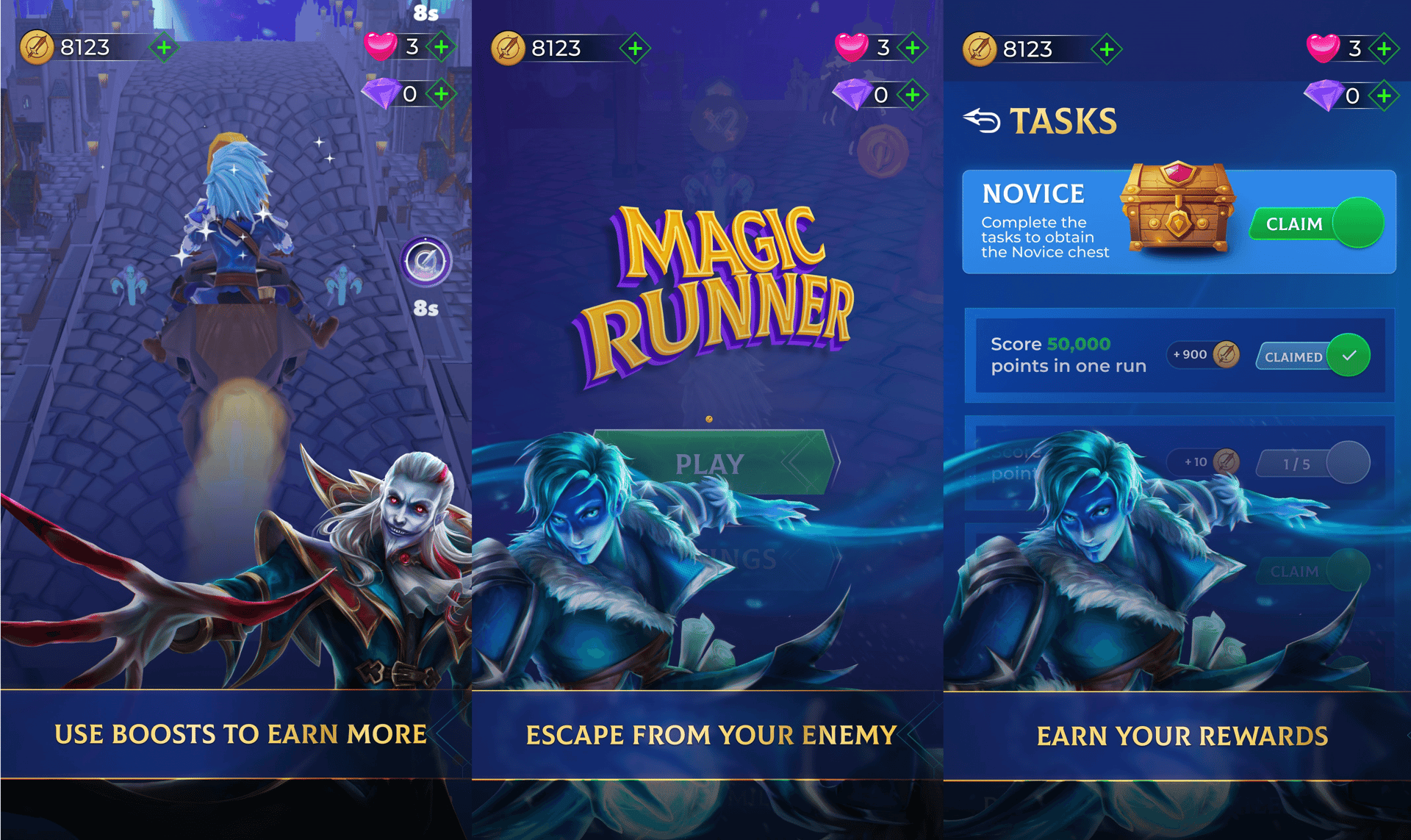The width and height of the screenshot is (1411, 840).
Task: Get more gems via plus on the title screen
Action: [x=913, y=95]
